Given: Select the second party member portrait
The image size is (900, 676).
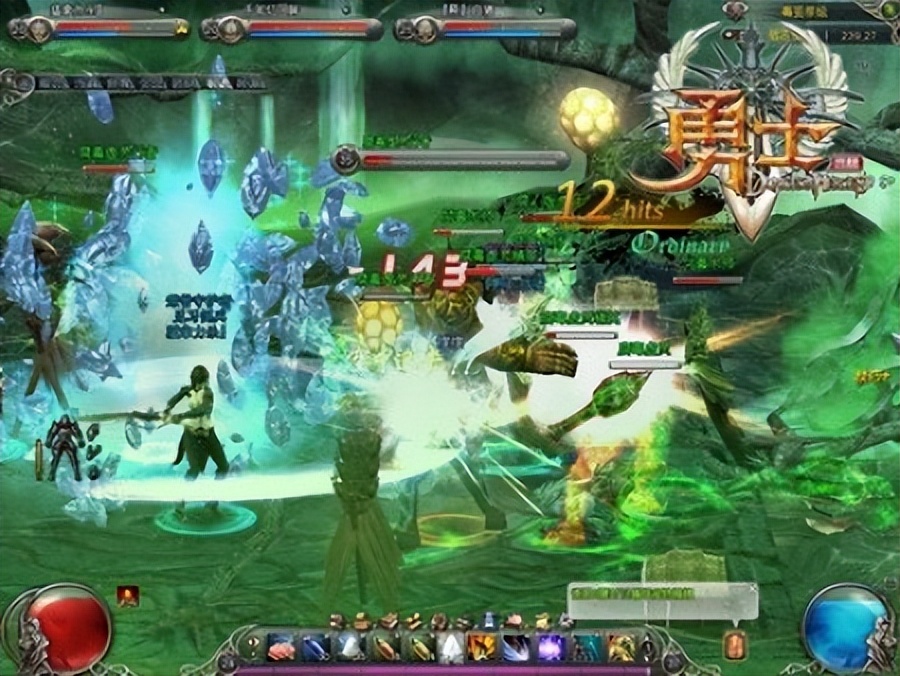Looking at the screenshot, I should click(x=233, y=29).
